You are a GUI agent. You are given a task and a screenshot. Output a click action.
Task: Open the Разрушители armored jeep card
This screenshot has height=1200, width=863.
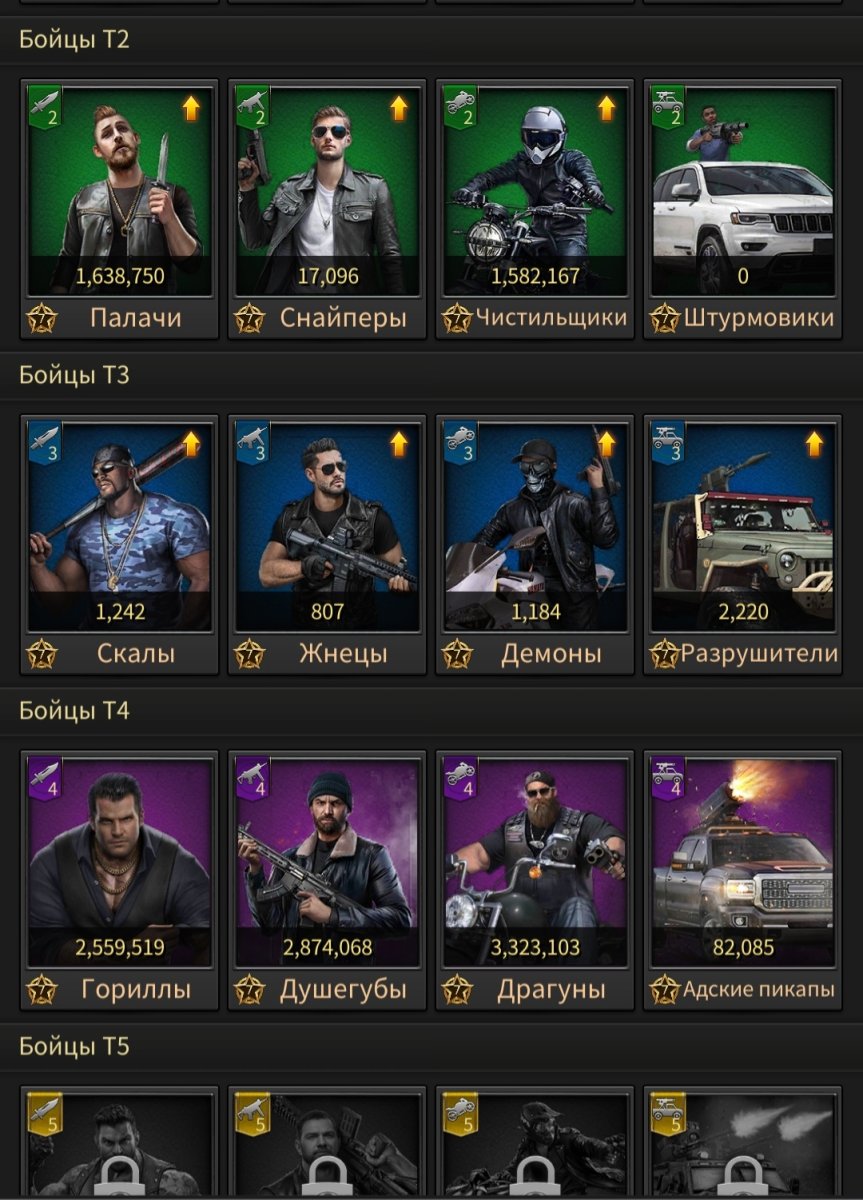tap(743, 527)
